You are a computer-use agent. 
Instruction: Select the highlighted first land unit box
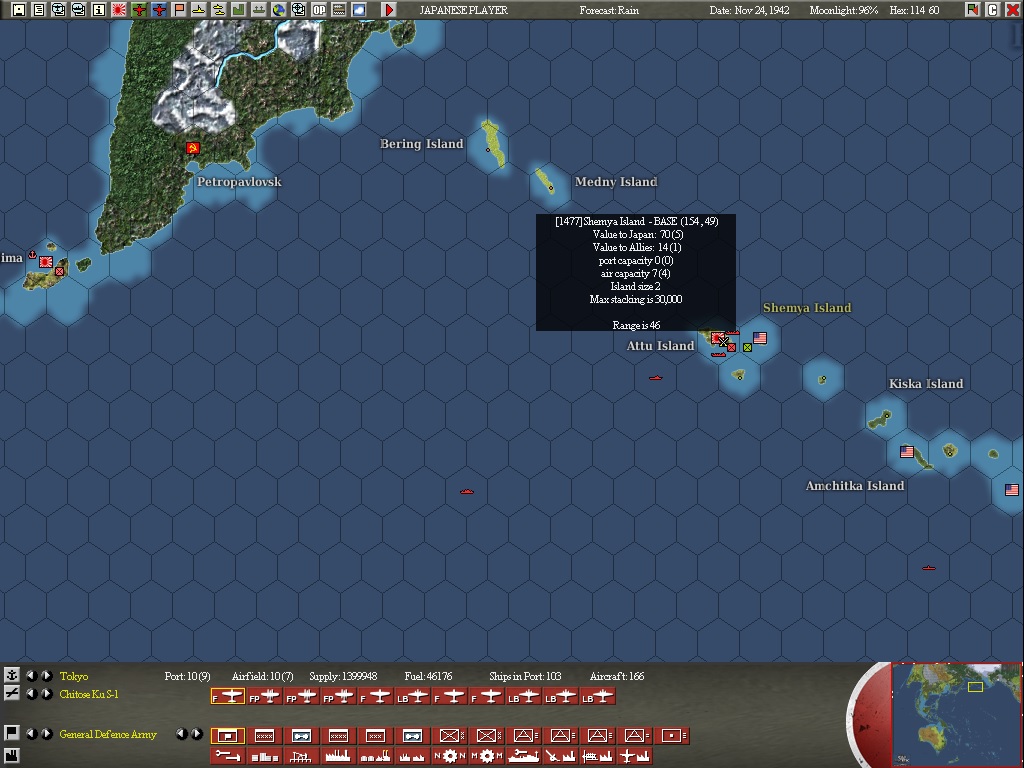click(227, 736)
